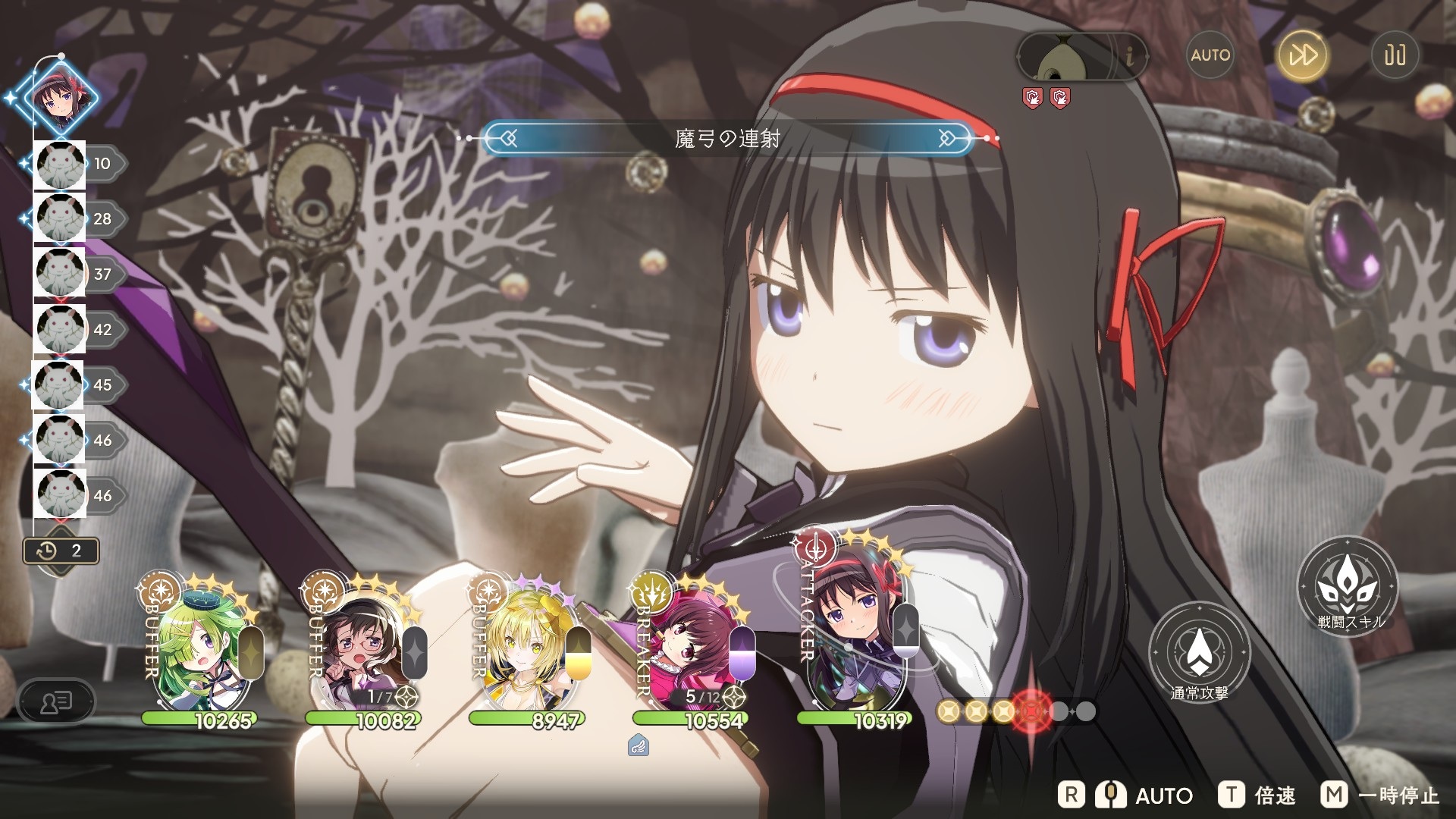Activate the fast-forward speed button
1456x819 pixels.
(1303, 55)
